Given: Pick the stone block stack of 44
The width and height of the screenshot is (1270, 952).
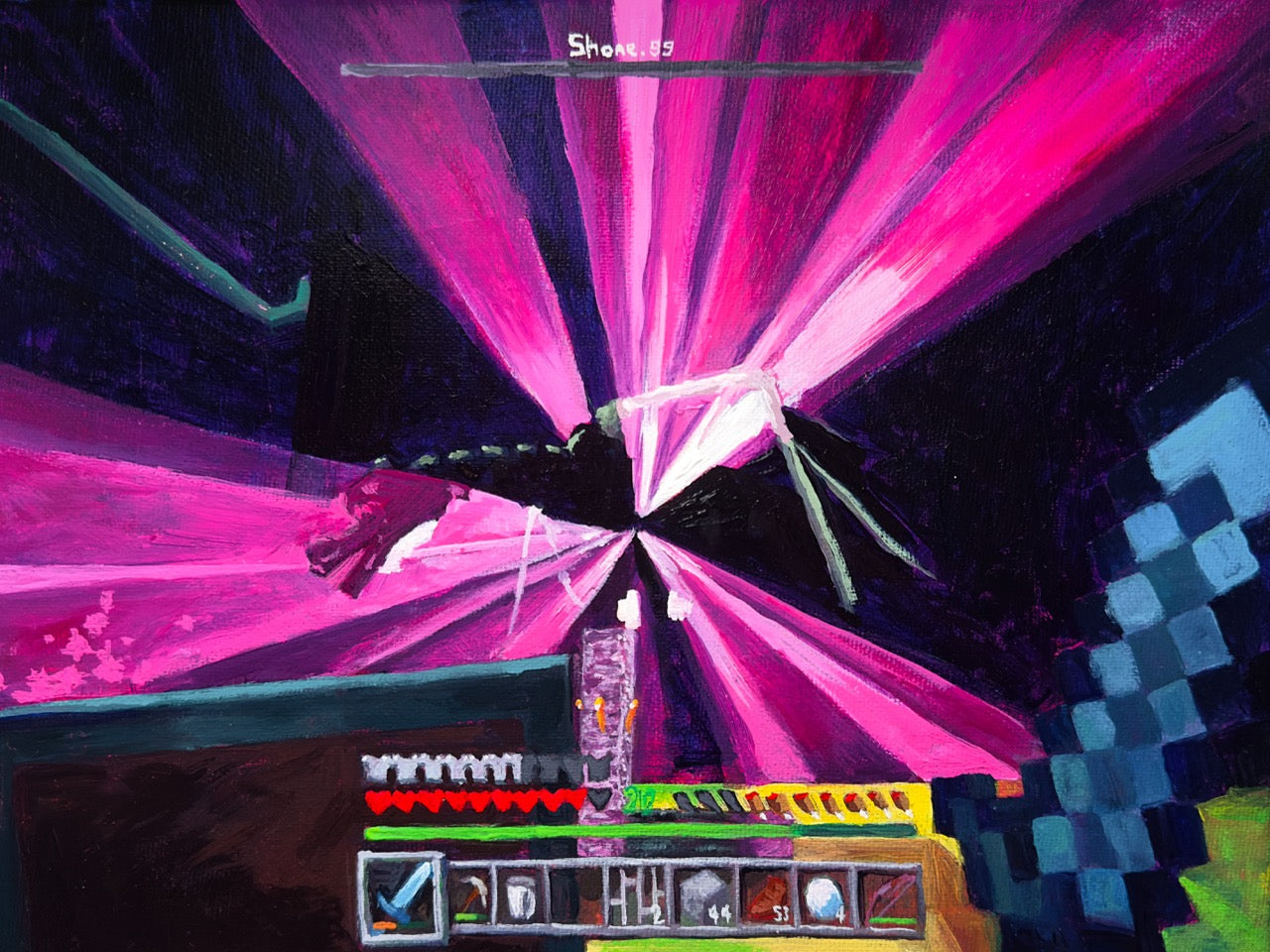Looking at the screenshot, I should pyautogui.click(x=705, y=895).
